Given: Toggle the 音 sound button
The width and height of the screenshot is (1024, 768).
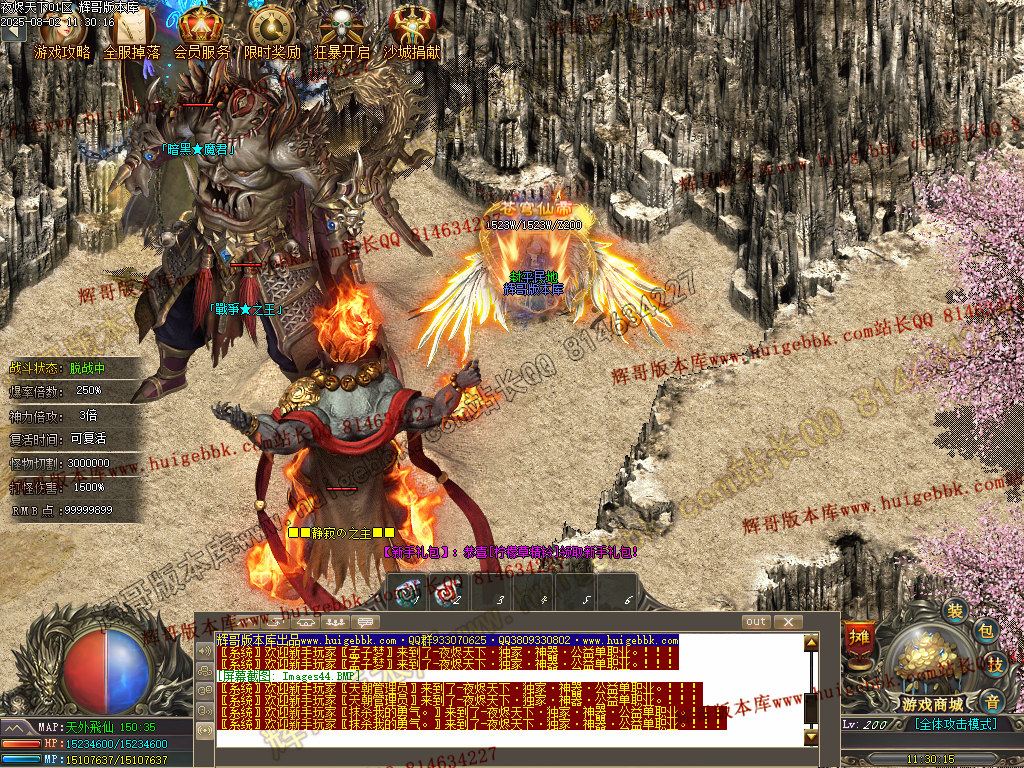Looking at the screenshot, I should click(990, 699).
